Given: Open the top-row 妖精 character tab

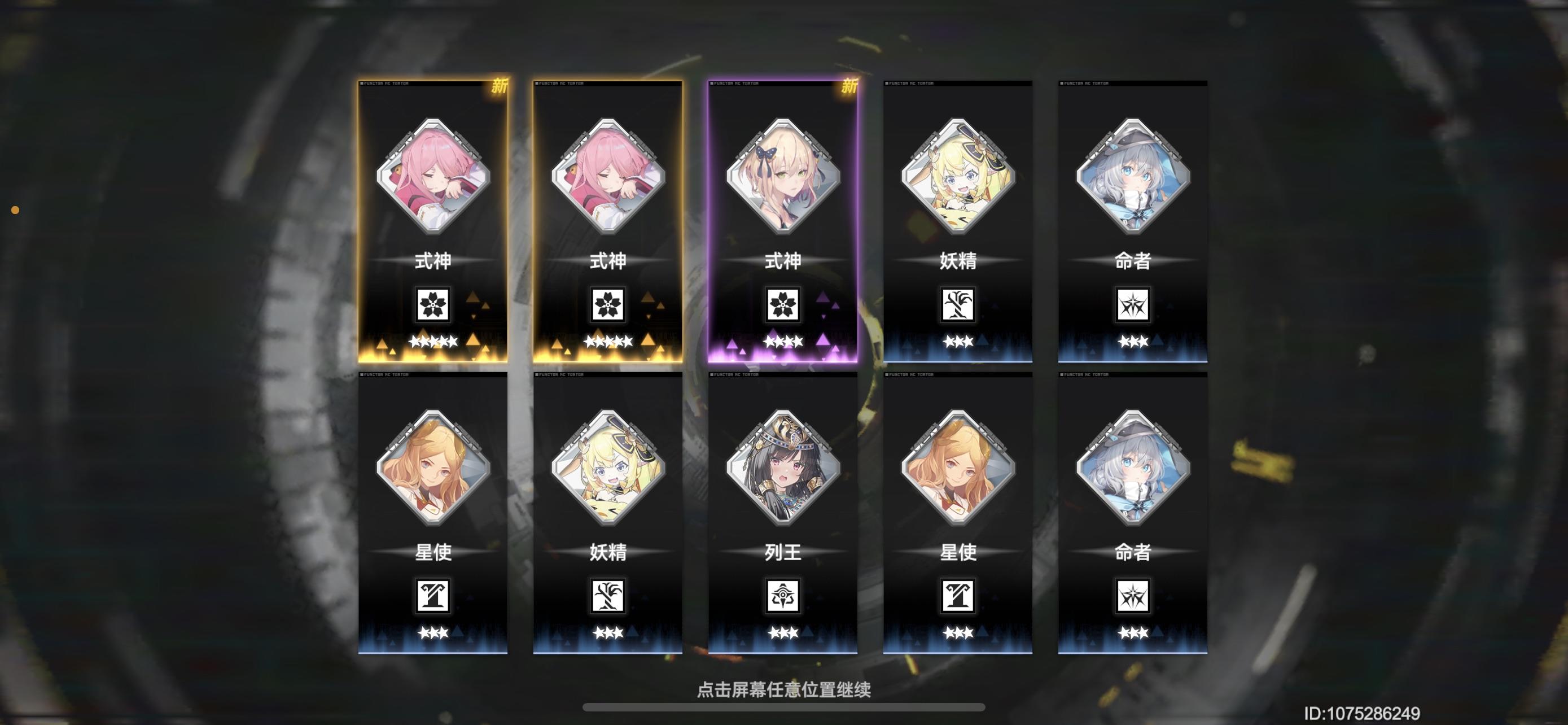Looking at the screenshot, I should click(x=958, y=219).
